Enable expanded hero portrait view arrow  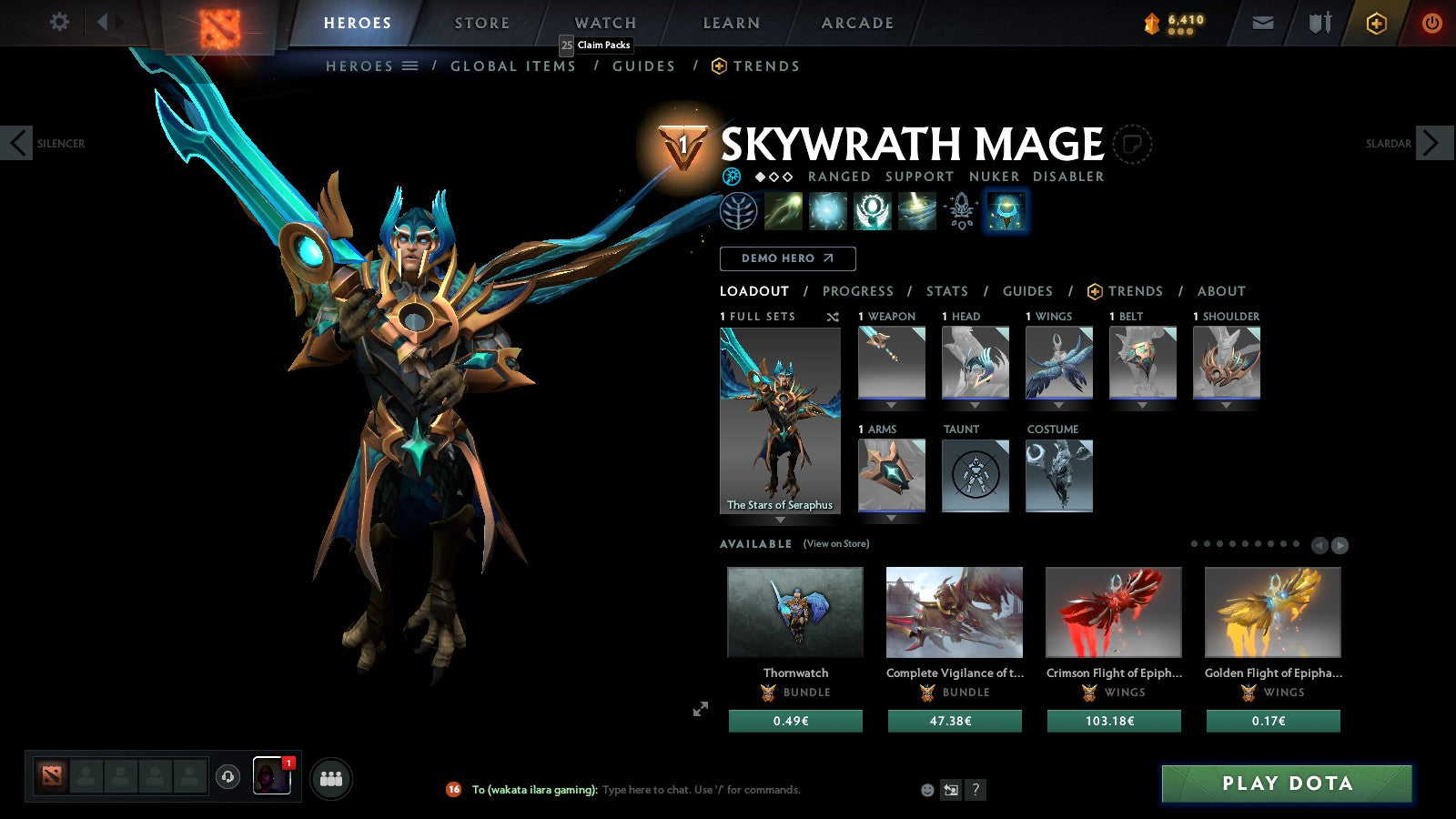tap(701, 708)
